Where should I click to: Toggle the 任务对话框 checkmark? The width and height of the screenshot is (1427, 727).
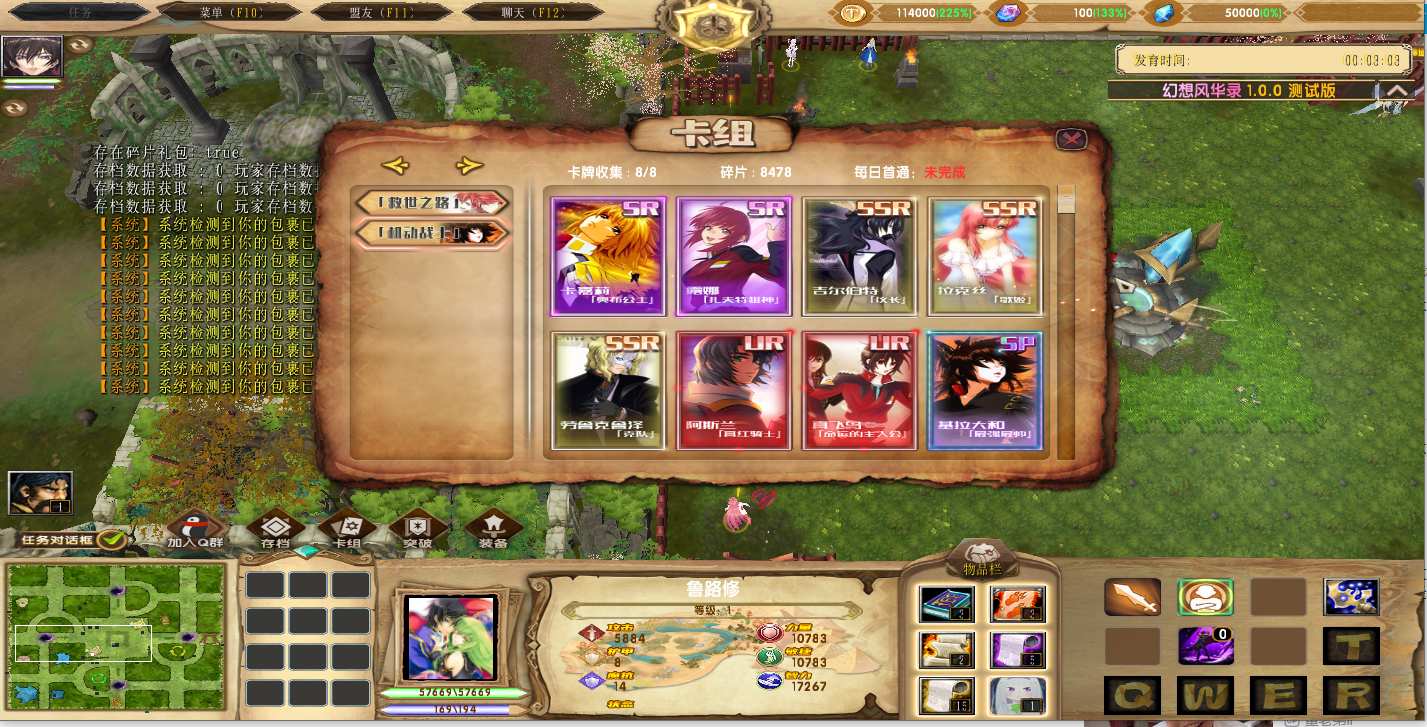pos(112,540)
